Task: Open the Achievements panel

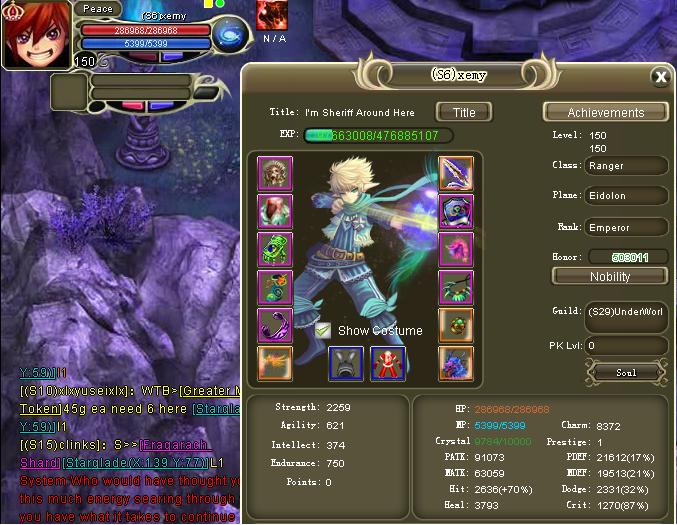Action: point(606,112)
